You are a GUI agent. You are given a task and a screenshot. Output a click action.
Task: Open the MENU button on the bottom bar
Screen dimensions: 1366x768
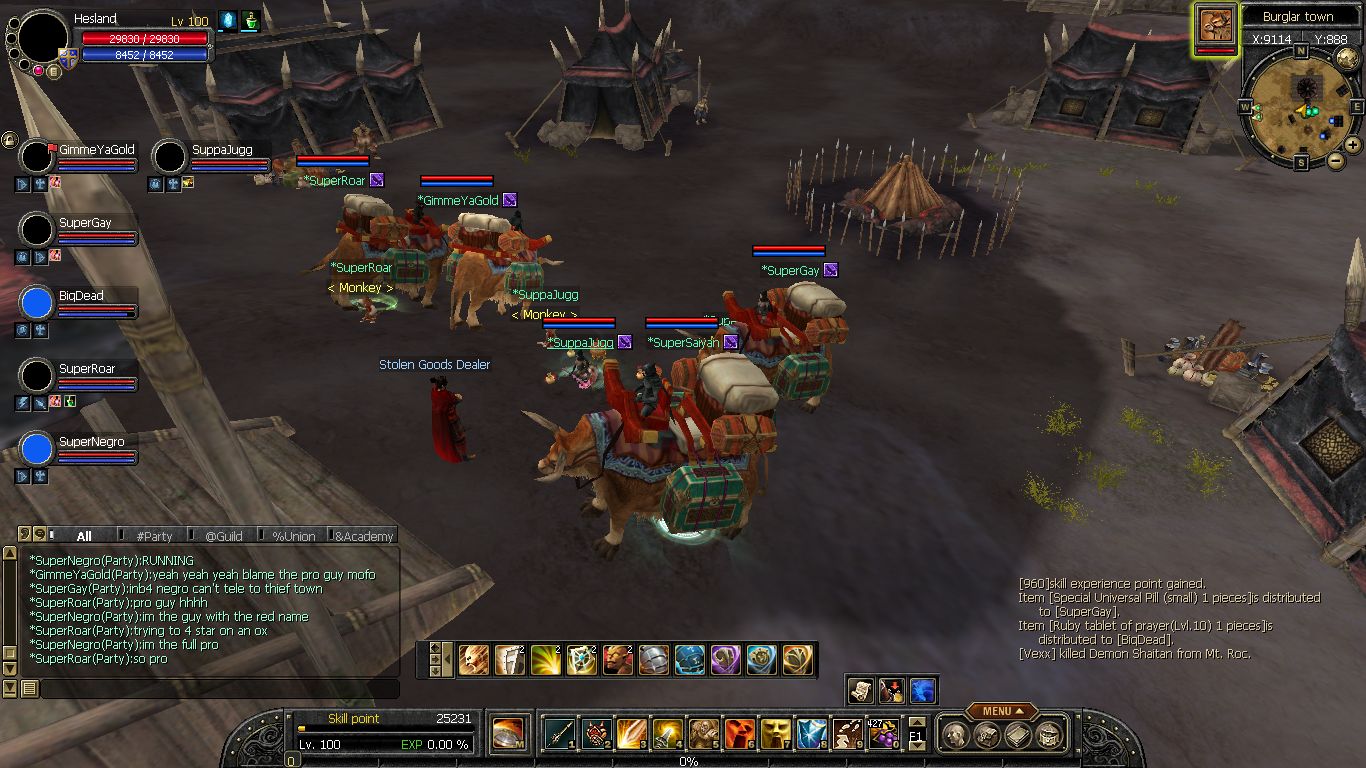[x=996, y=711]
